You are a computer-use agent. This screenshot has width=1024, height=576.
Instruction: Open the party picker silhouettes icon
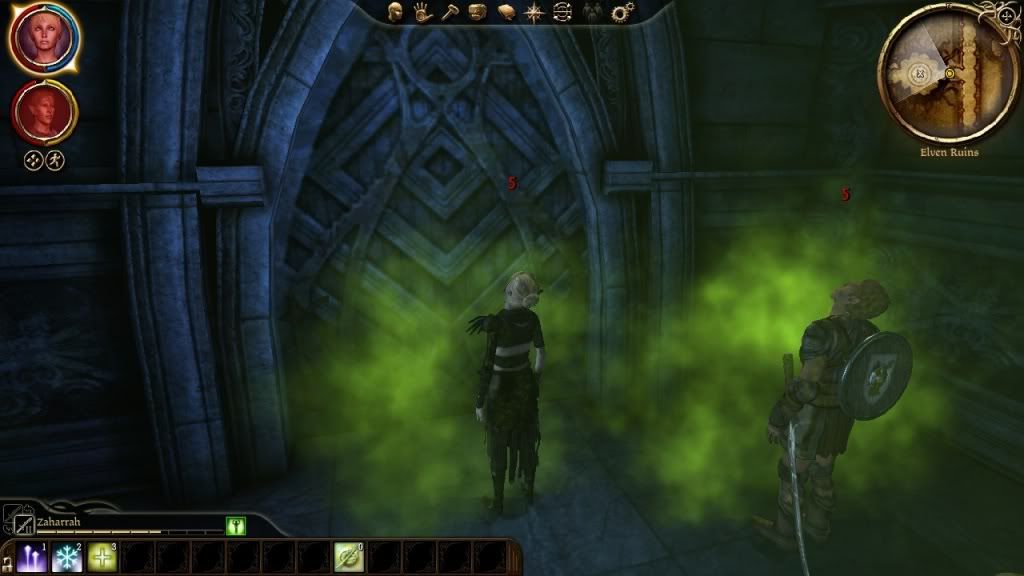pyautogui.click(x=594, y=13)
